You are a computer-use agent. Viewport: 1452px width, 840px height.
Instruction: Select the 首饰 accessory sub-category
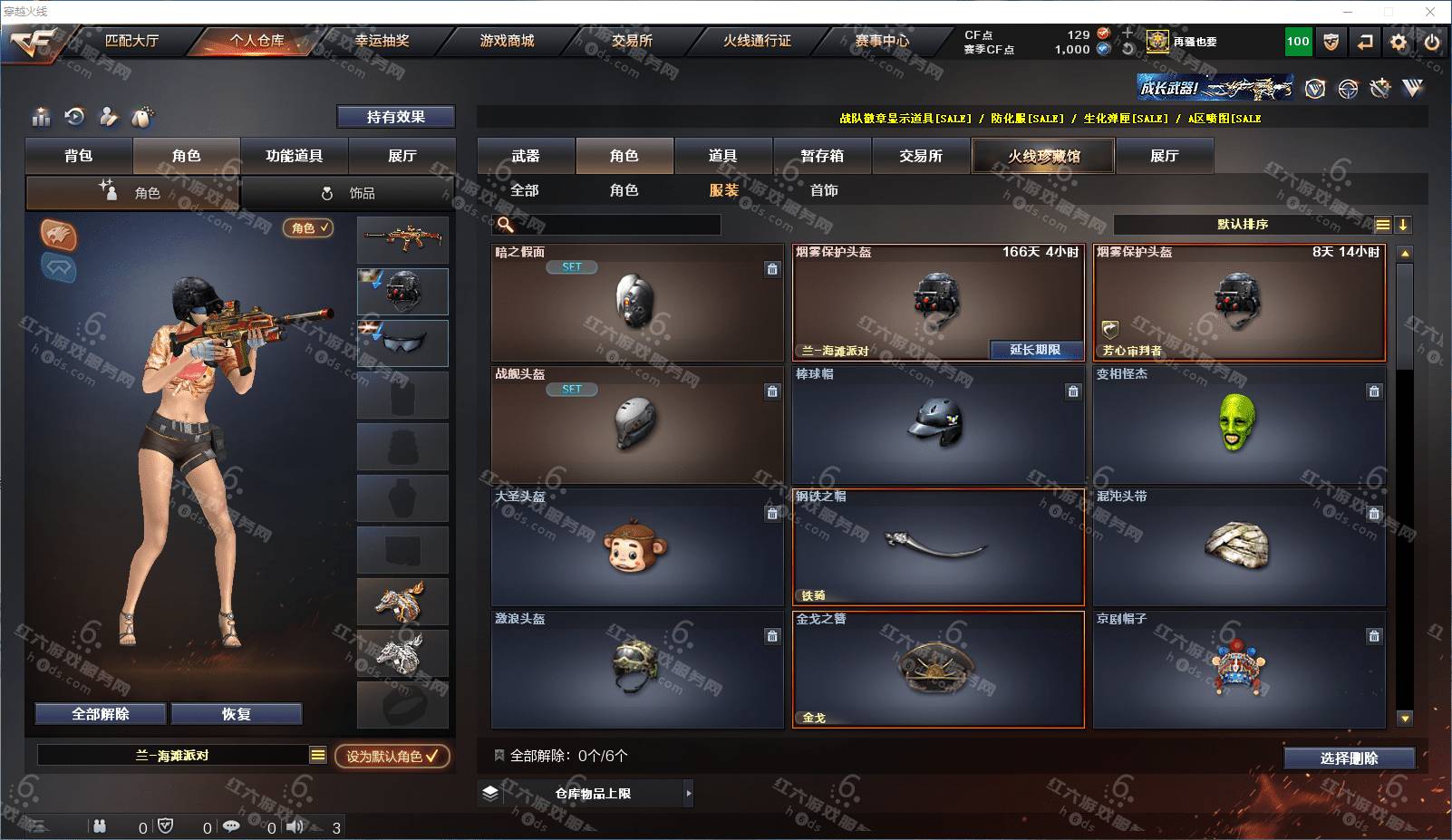point(824,190)
